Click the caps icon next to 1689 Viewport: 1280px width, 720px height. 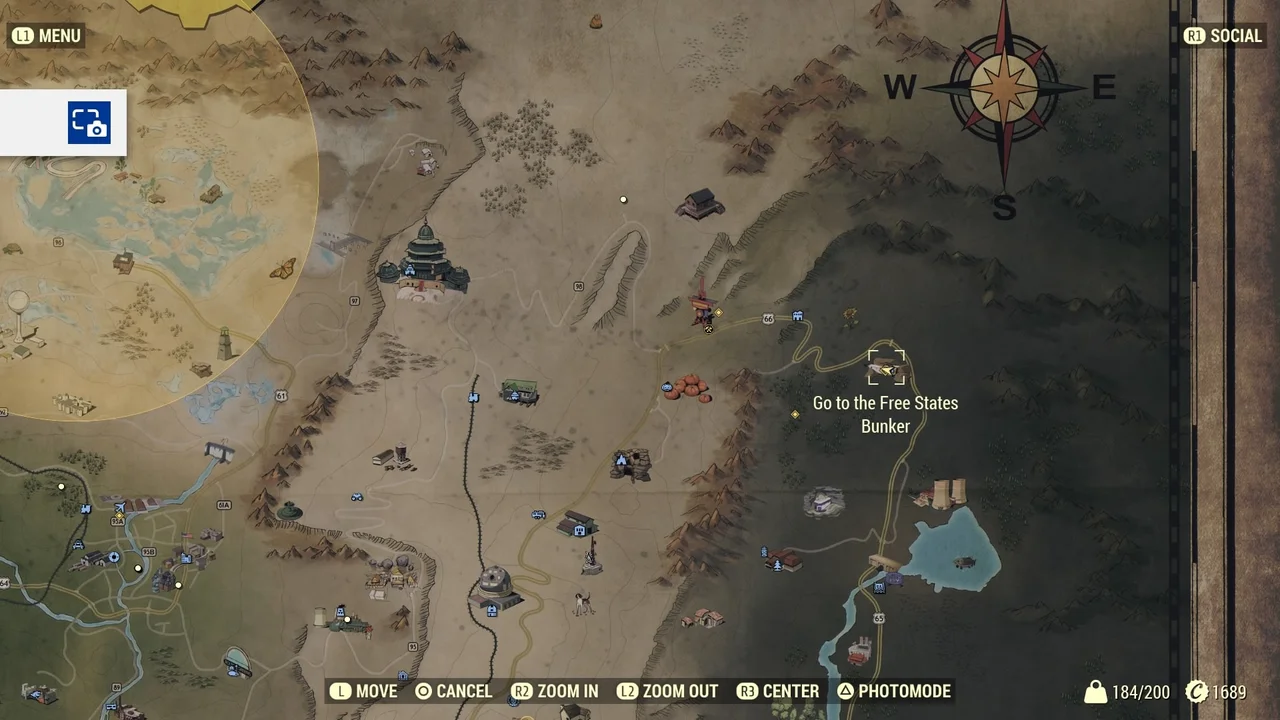point(1196,691)
